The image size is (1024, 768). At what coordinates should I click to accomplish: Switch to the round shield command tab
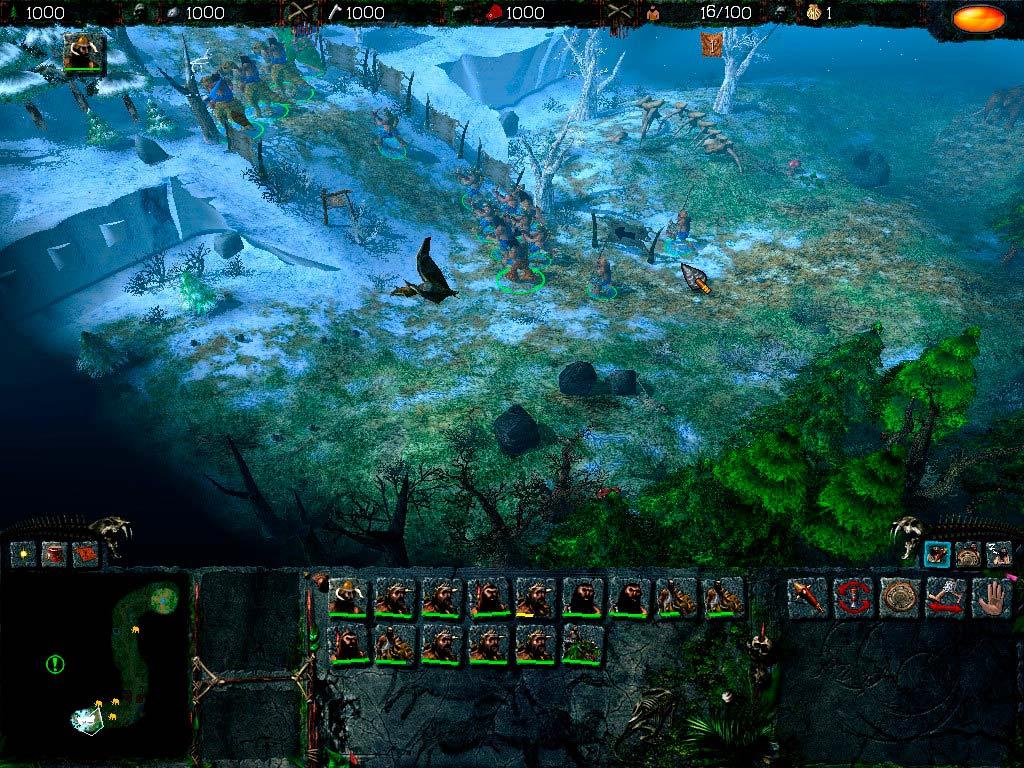(x=968, y=553)
